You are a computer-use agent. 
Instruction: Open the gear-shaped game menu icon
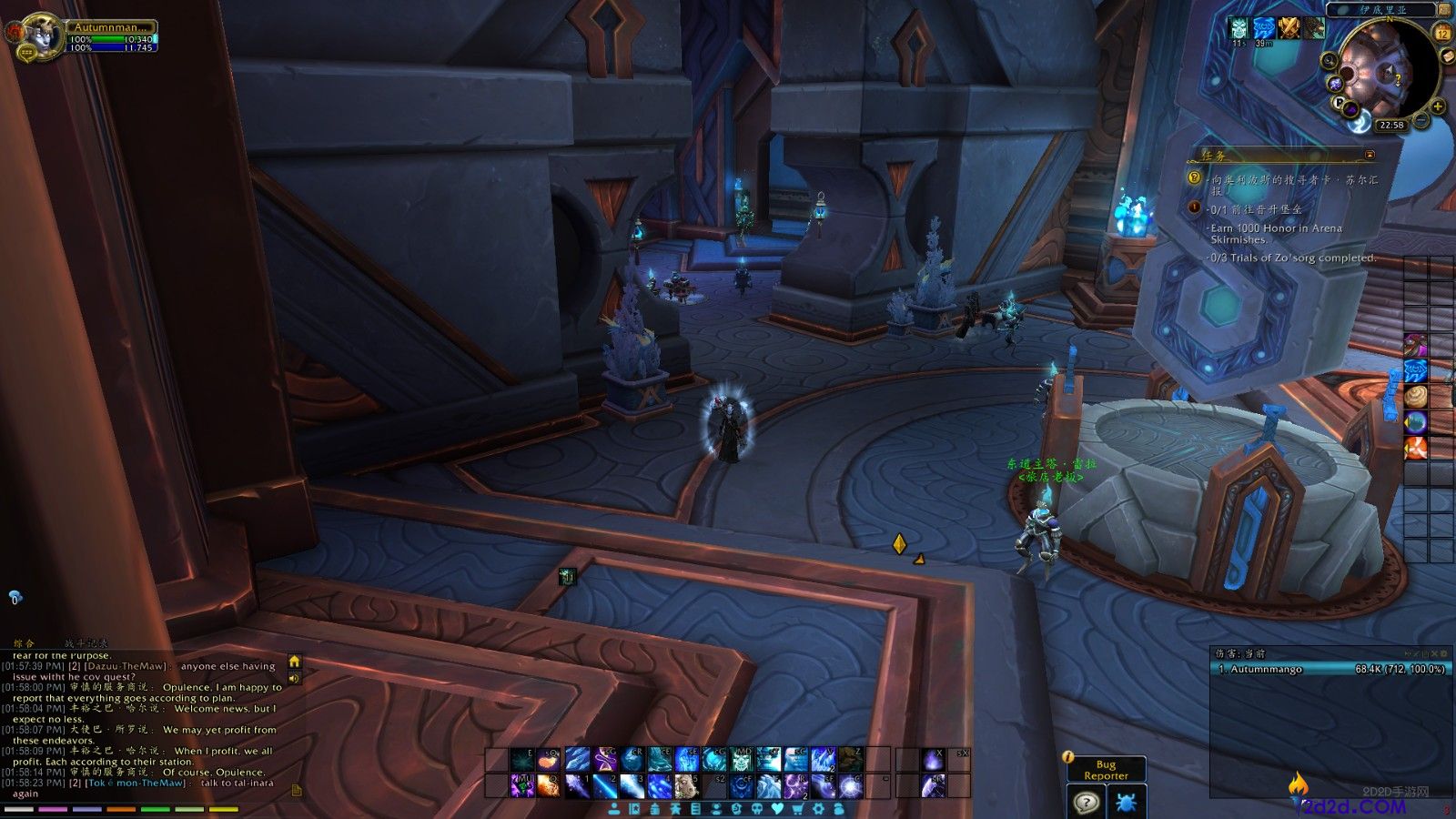click(x=819, y=809)
